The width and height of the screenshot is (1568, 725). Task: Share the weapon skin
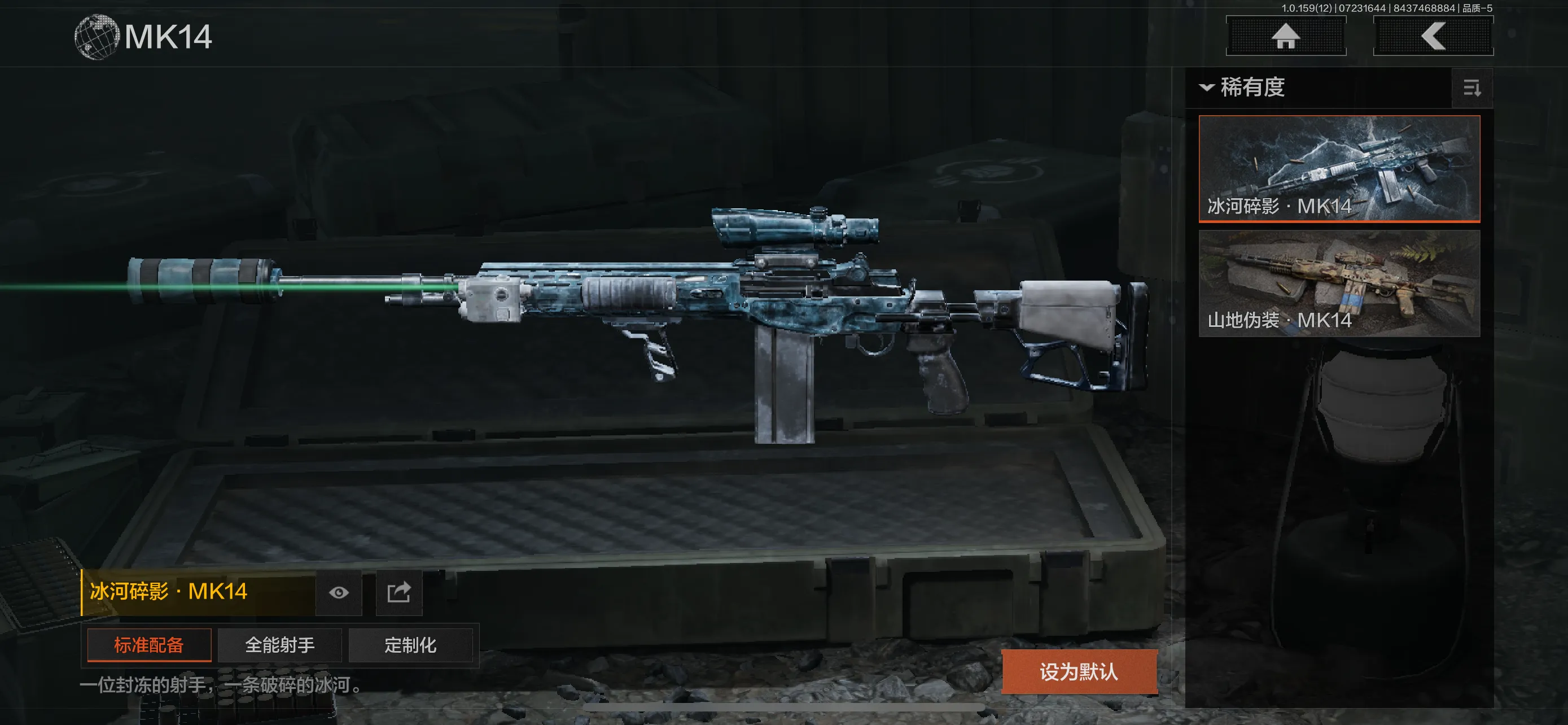coord(398,592)
